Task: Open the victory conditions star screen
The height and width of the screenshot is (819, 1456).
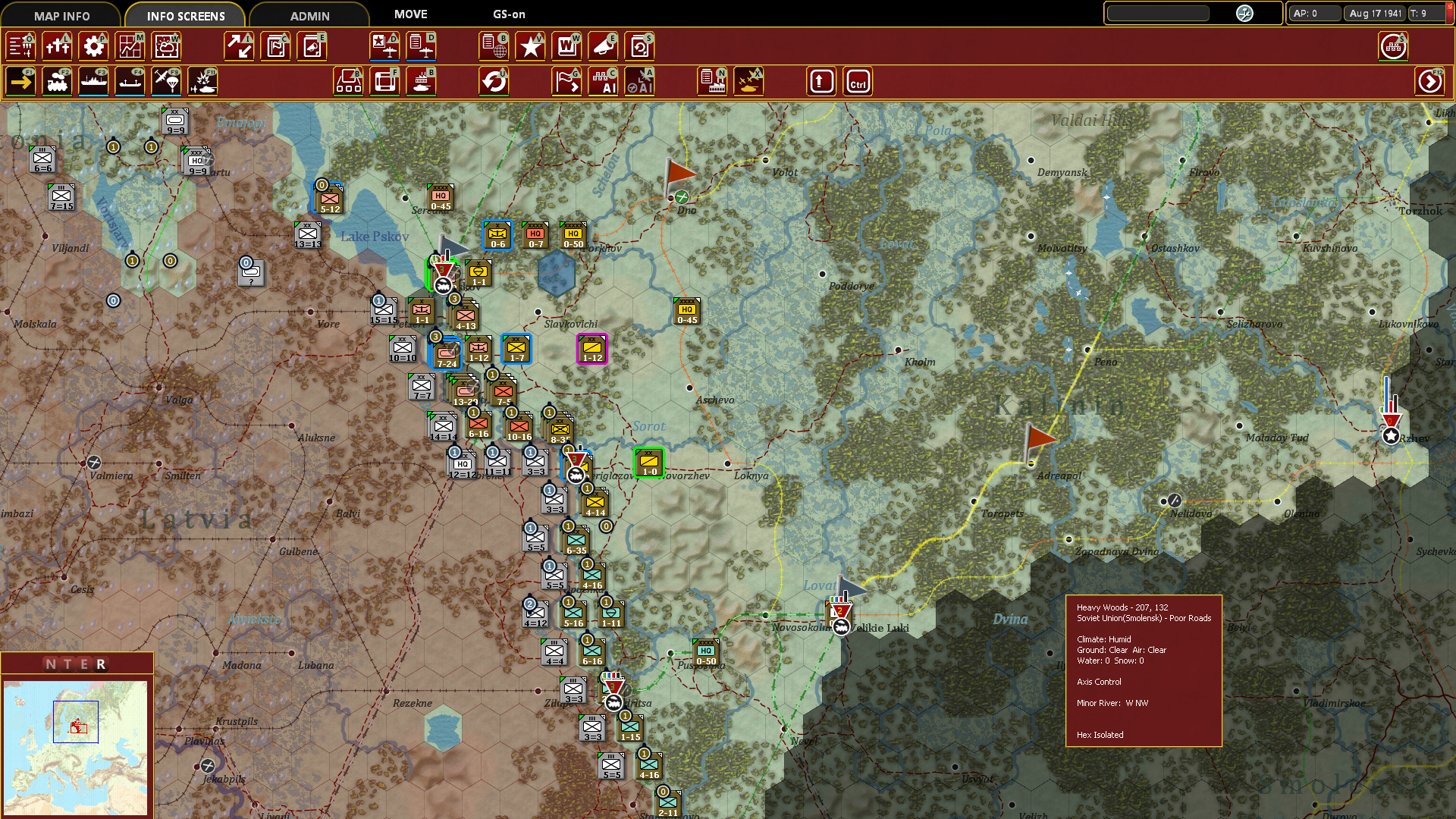Action: point(530,46)
